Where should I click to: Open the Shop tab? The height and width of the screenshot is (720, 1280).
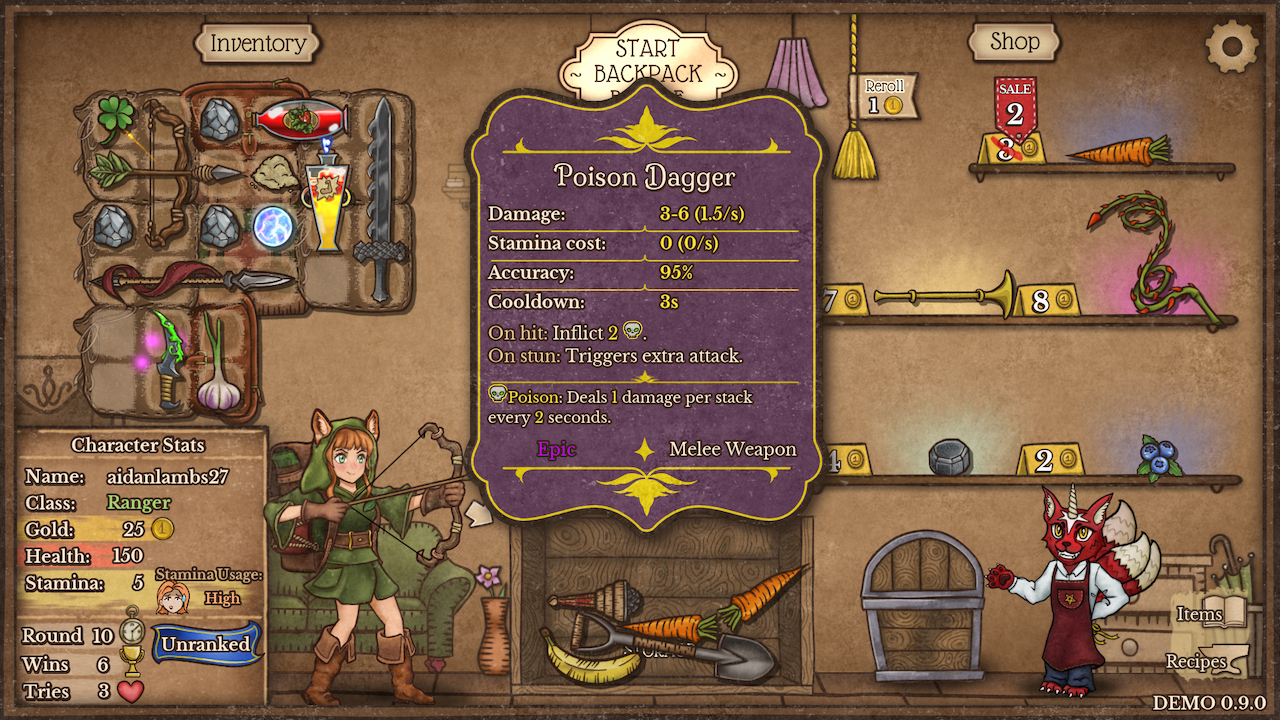point(1014,41)
